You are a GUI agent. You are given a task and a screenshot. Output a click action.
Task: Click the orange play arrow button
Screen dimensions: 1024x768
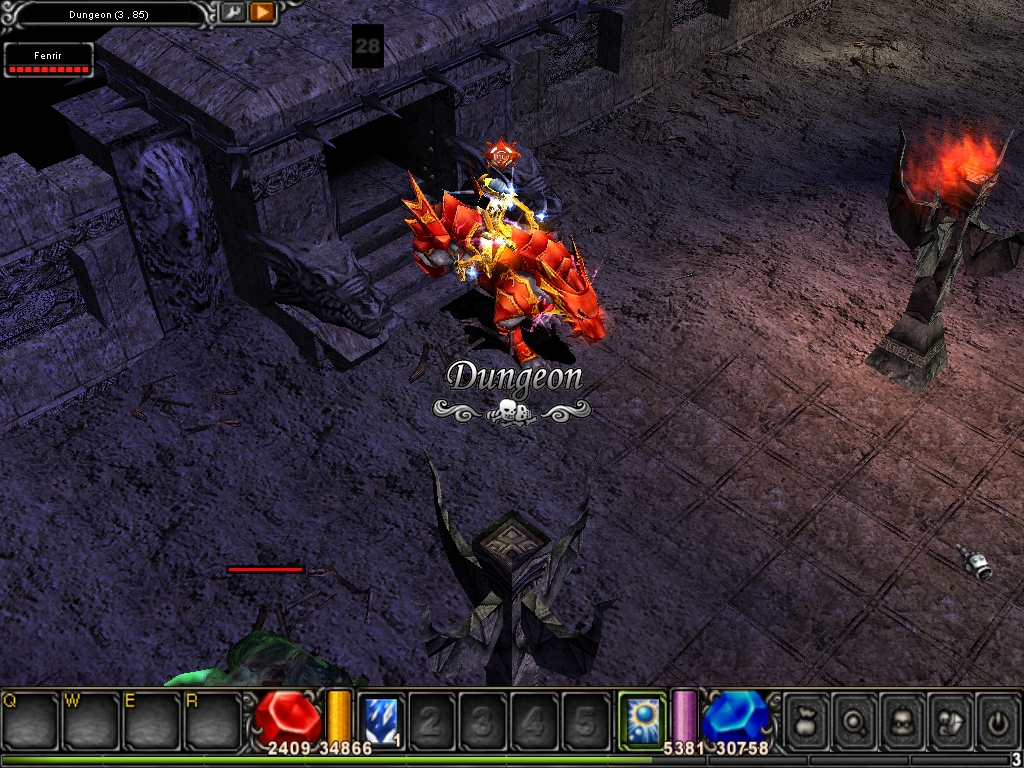point(262,12)
